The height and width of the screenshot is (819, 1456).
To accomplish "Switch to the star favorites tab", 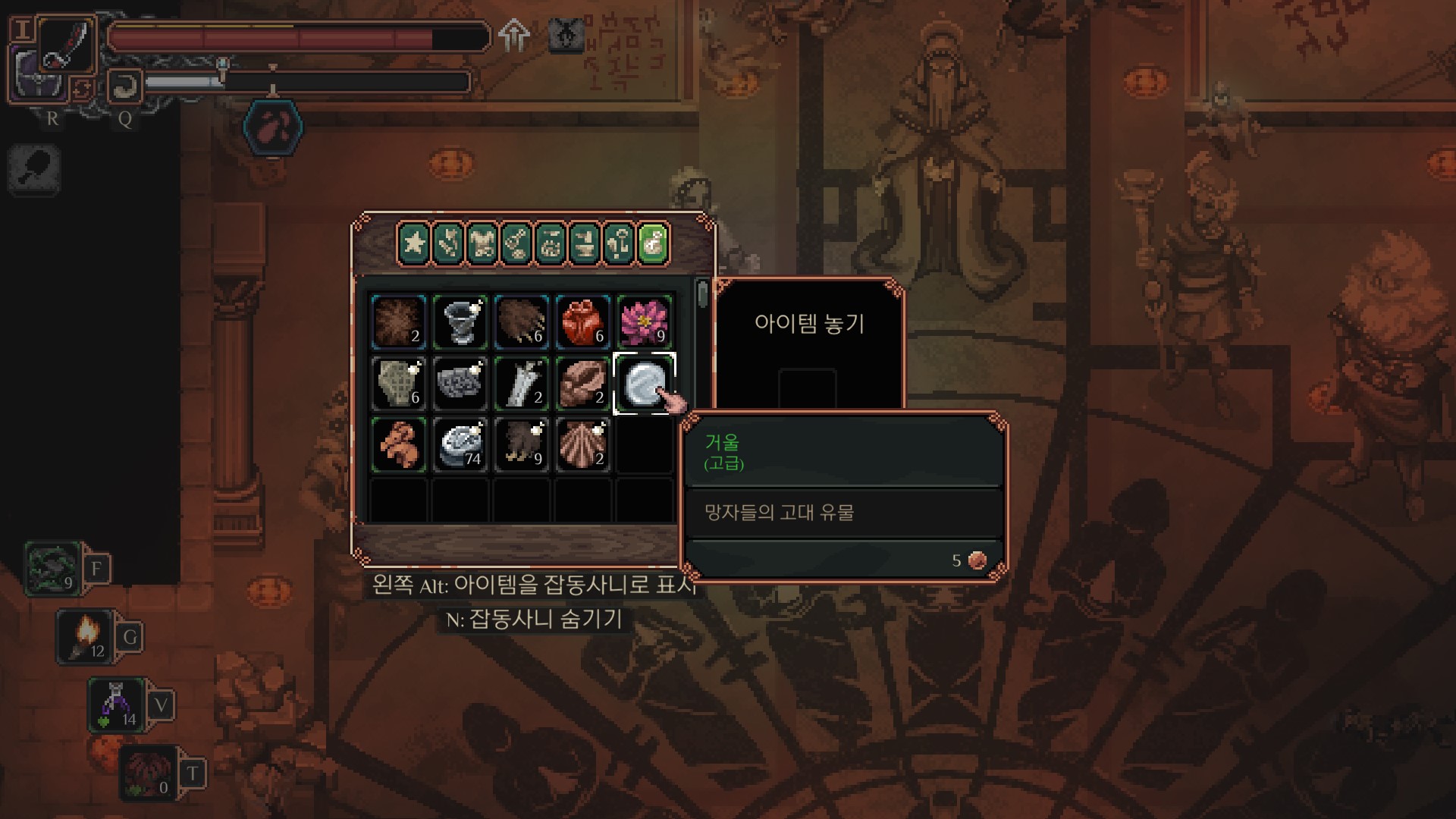I will (413, 243).
